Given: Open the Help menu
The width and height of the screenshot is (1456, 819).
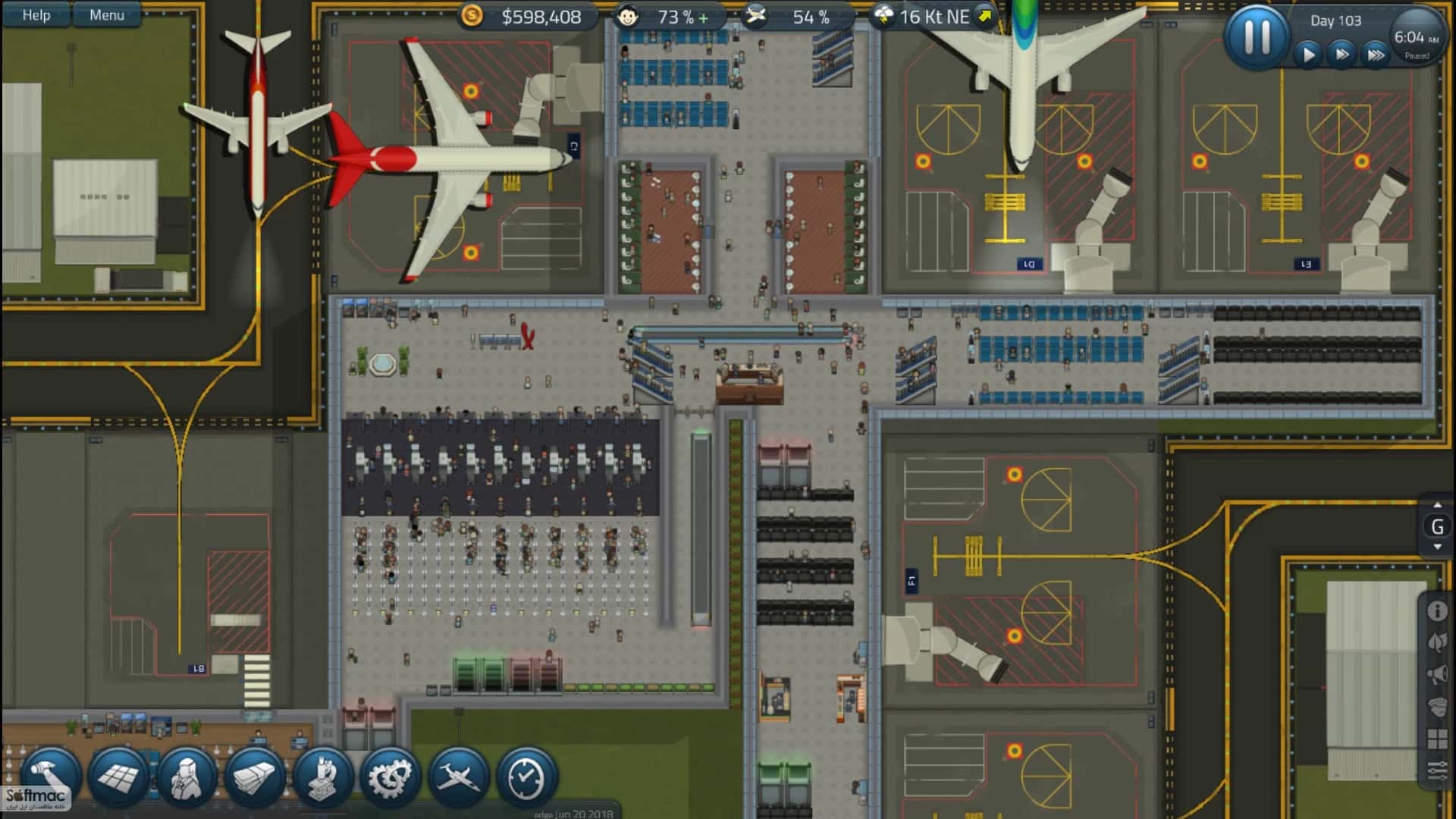Looking at the screenshot, I should (x=35, y=14).
